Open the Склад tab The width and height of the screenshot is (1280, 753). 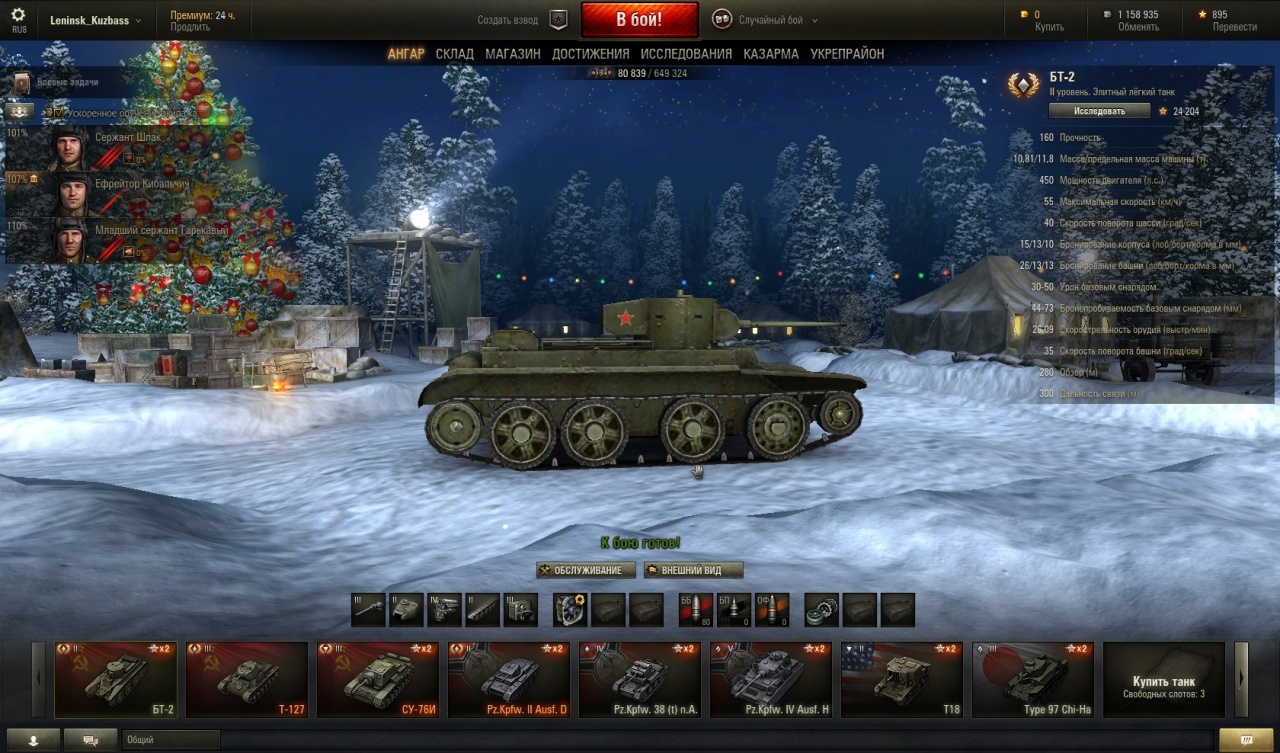tap(455, 54)
